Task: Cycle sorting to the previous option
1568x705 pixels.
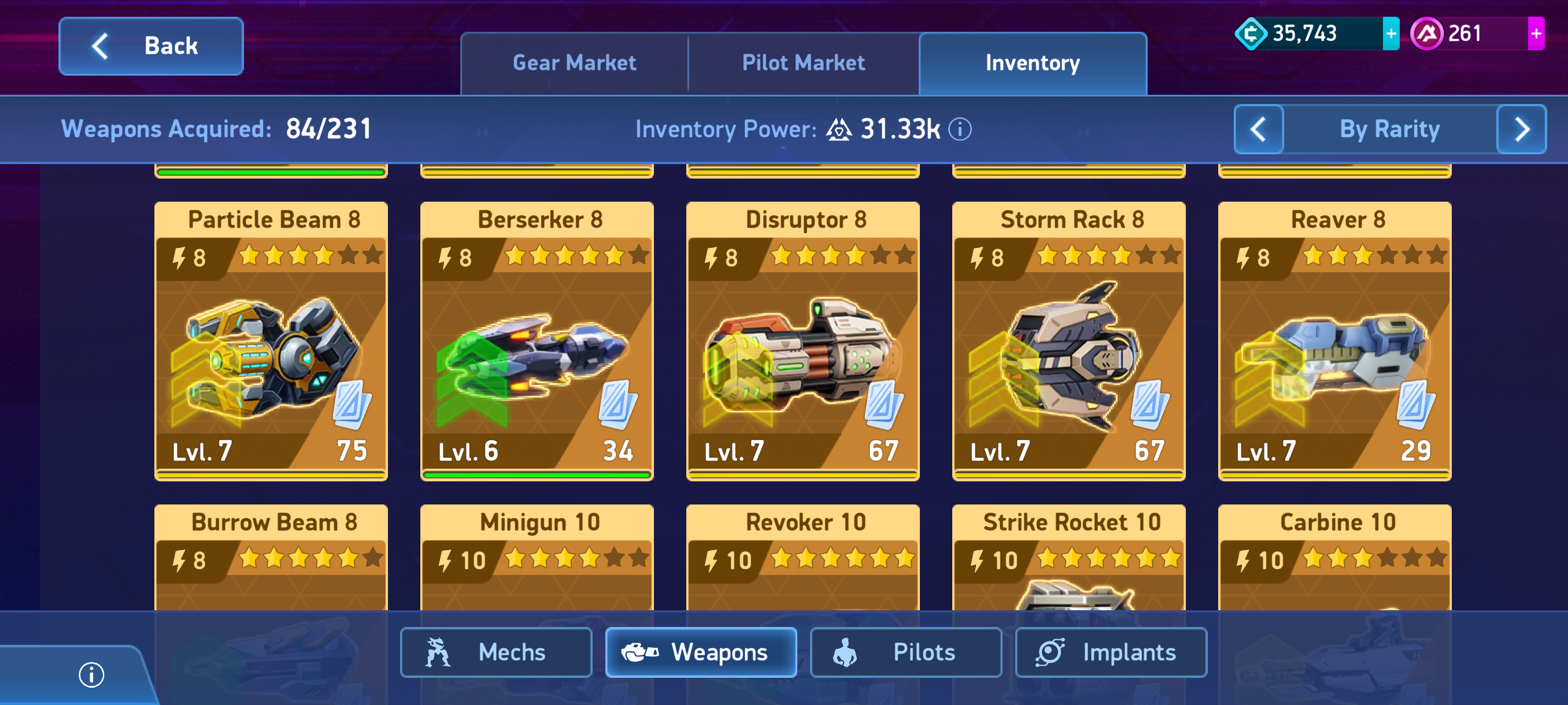Action: coord(1258,129)
